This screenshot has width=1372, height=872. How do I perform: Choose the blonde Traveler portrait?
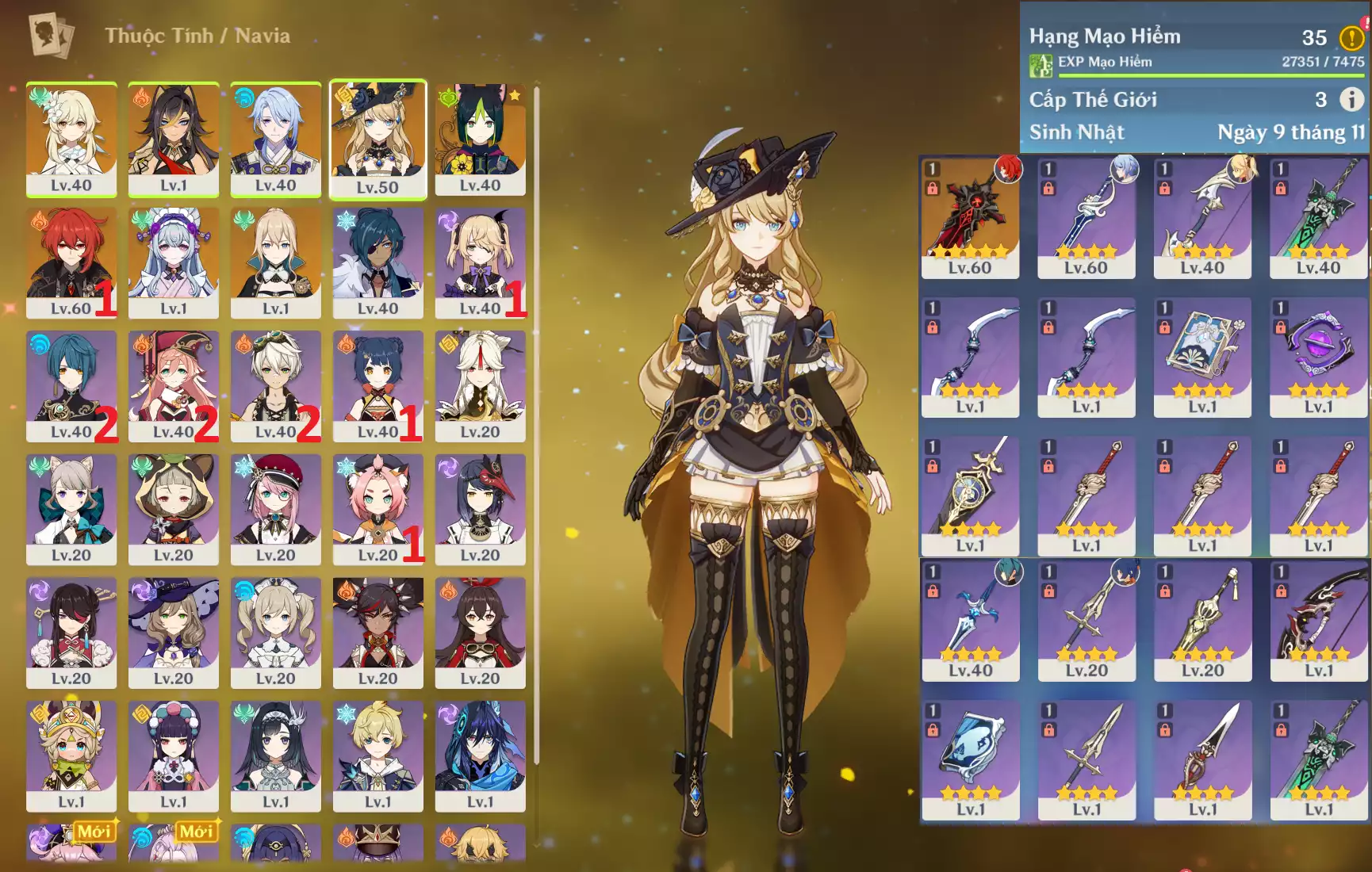tap(71, 139)
